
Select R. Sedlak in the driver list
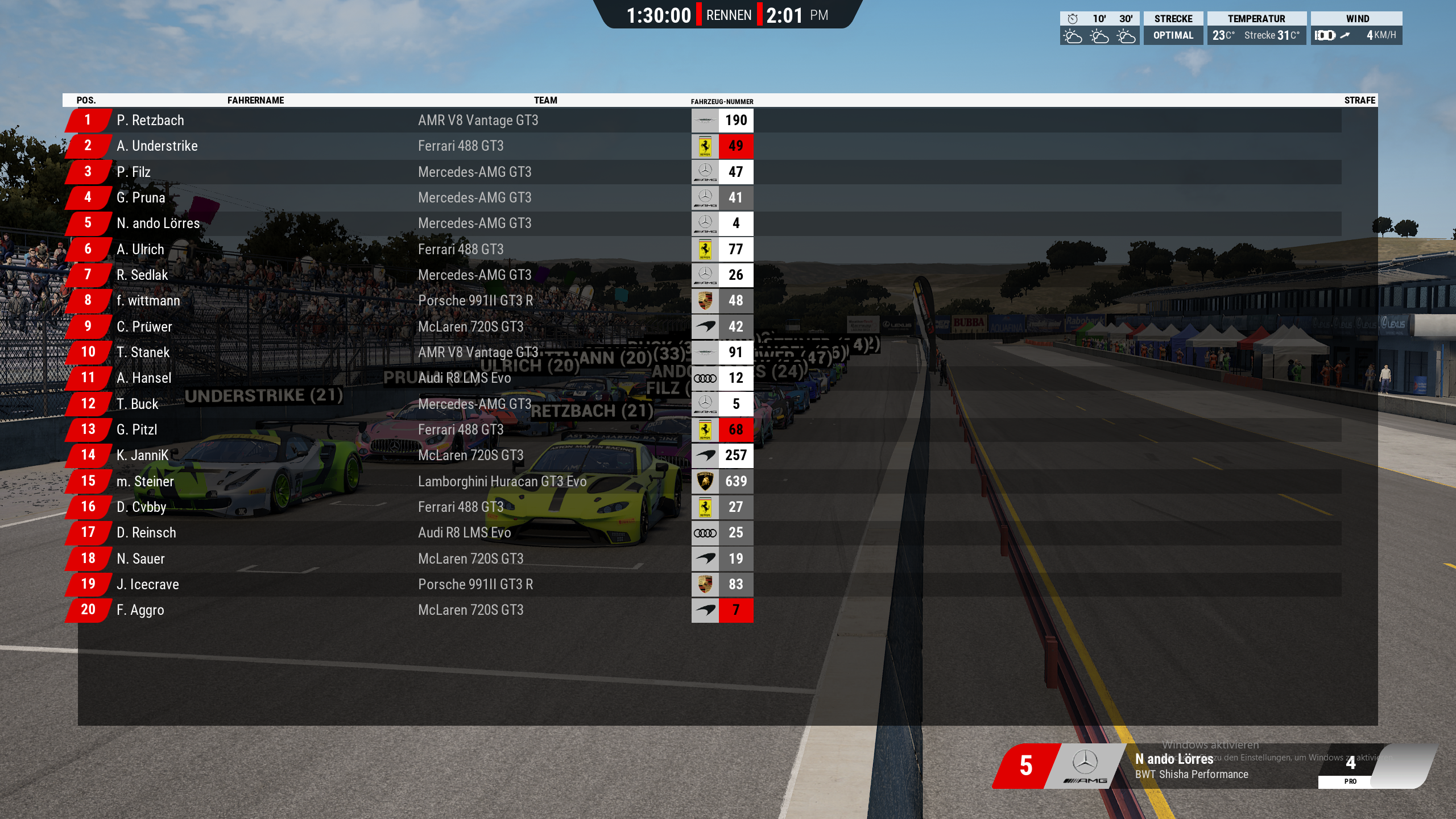pyautogui.click(x=142, y=275)
